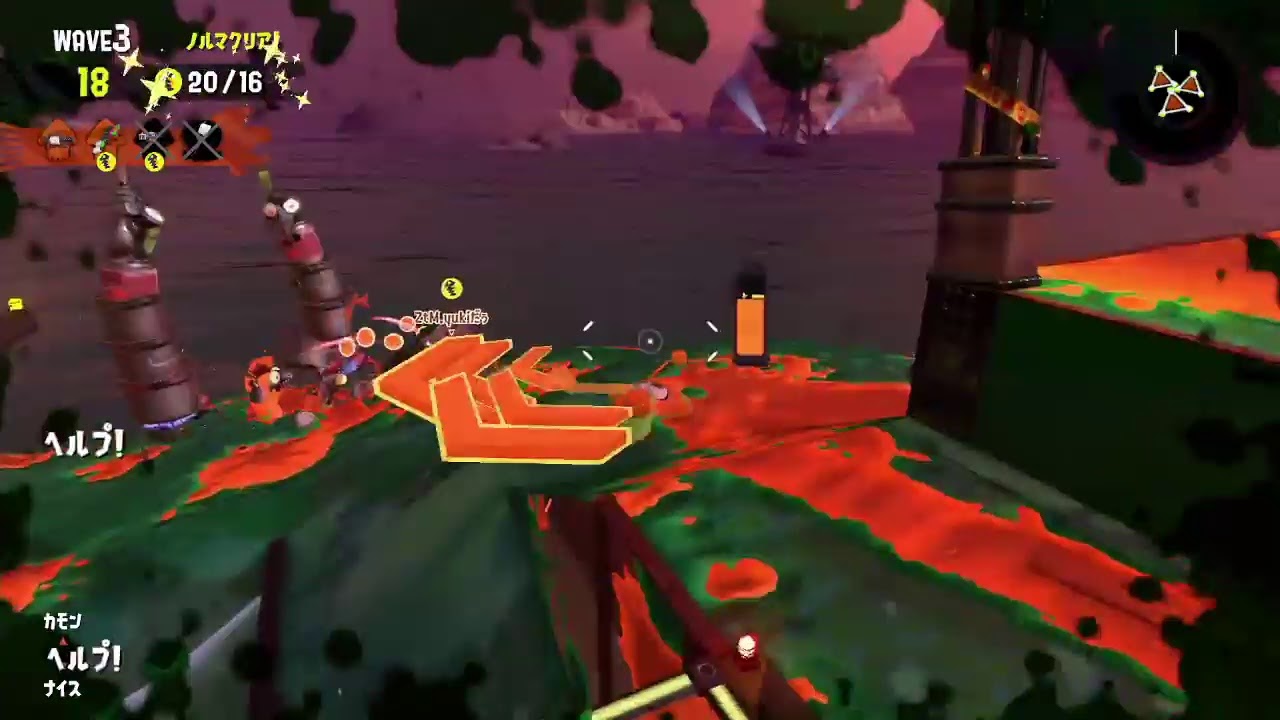Click the ナイス chat message
The height and width of the screenshot is (720, 1280).
click(65, 690)
